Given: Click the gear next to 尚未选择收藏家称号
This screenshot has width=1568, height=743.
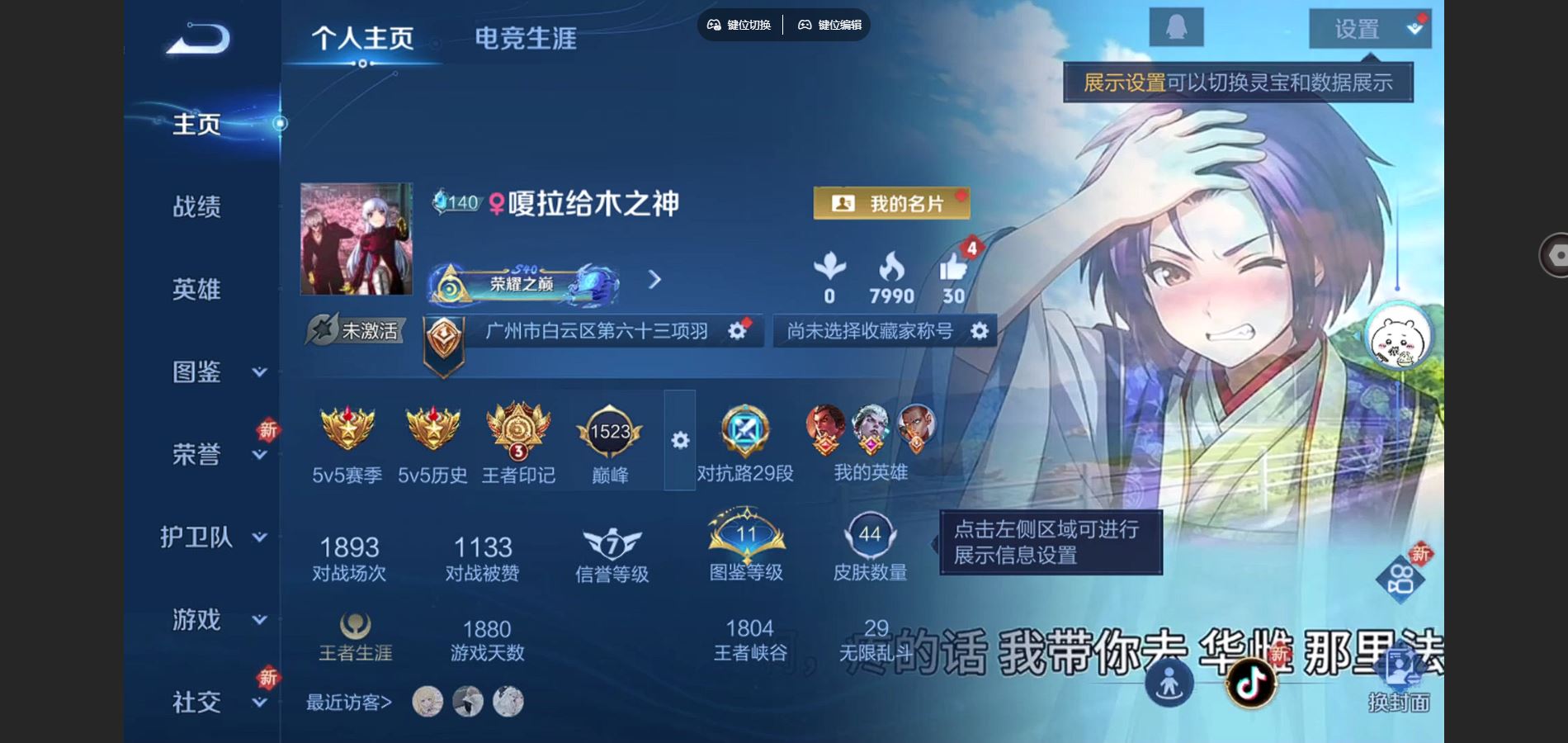Looking at the screenshot, I should click(x=979, y=331).
